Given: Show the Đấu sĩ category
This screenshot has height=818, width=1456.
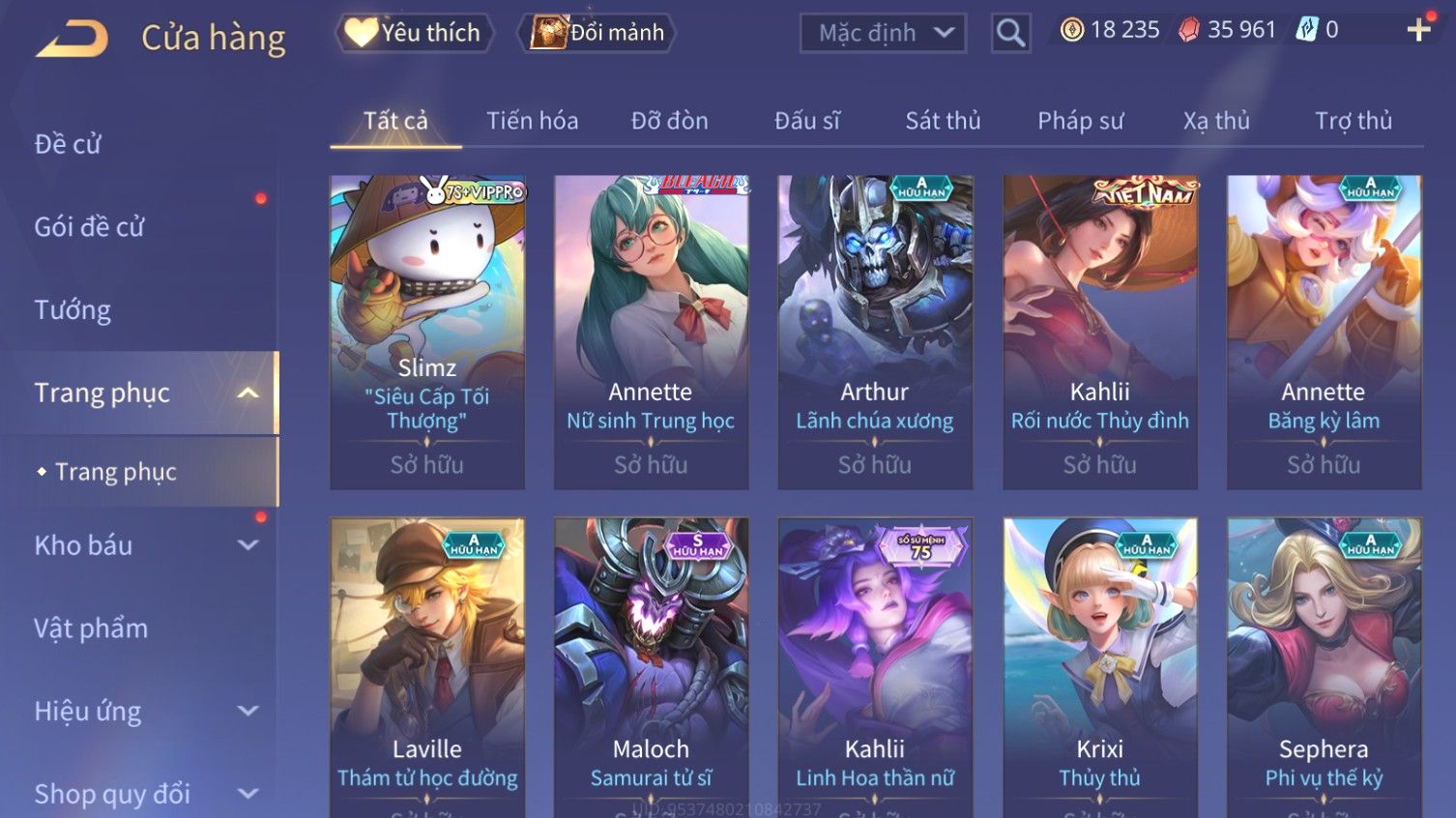Looking at the screenshot, I should (806, 121).
